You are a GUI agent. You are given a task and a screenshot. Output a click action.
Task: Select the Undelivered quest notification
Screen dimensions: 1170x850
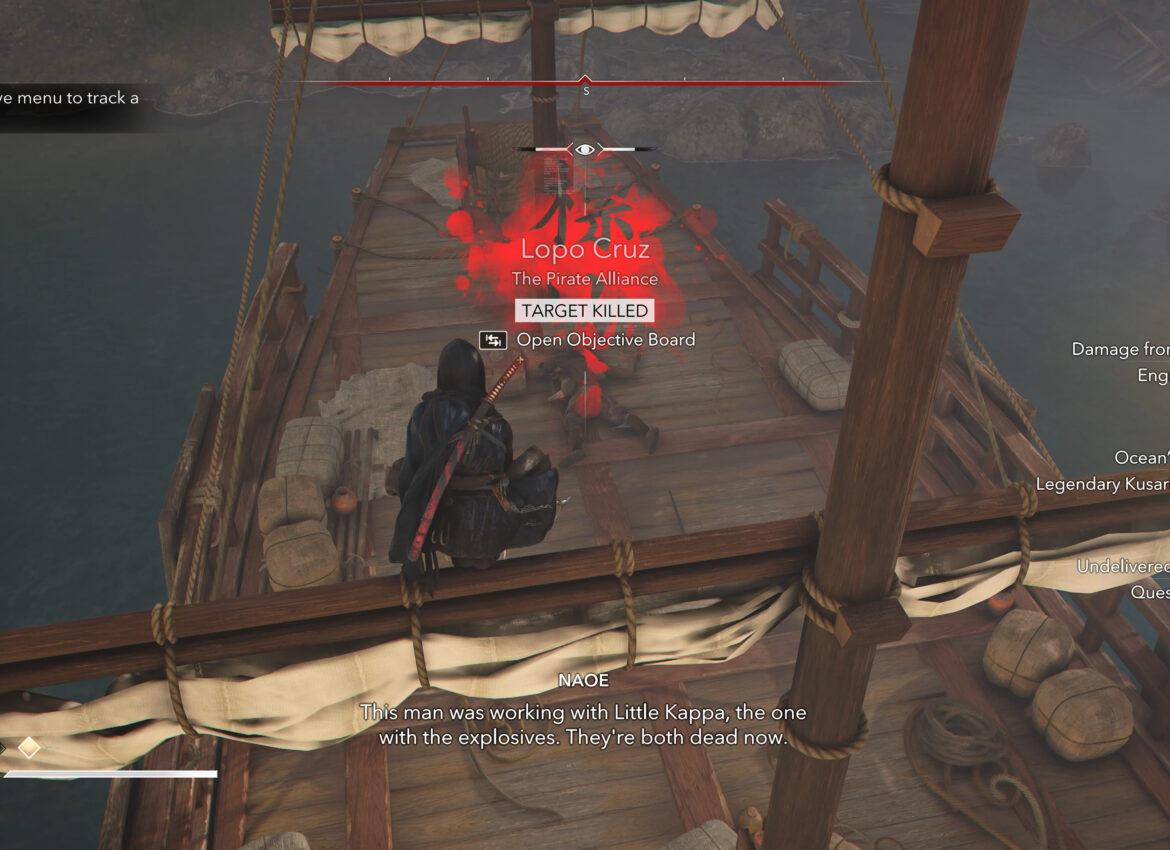[x=1122, y=567]
